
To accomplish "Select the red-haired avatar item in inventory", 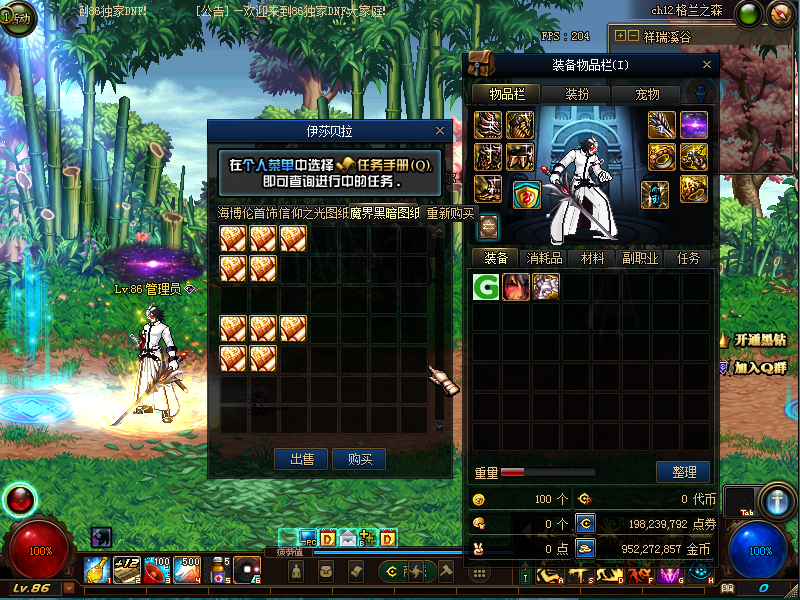I will point(516,287).
